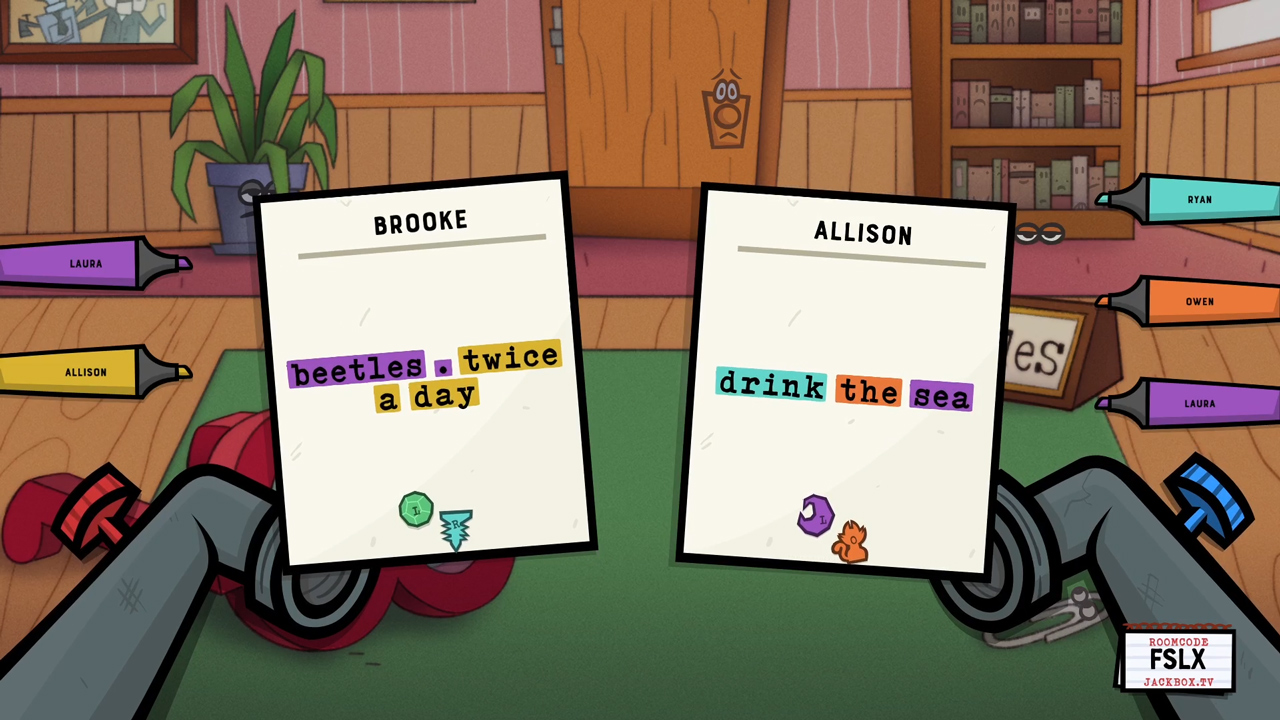The width and height of the screenshot is (1280, 720).
Task: Select the orange squirrel sticker on Allison's paper
Action: point(851,540)
